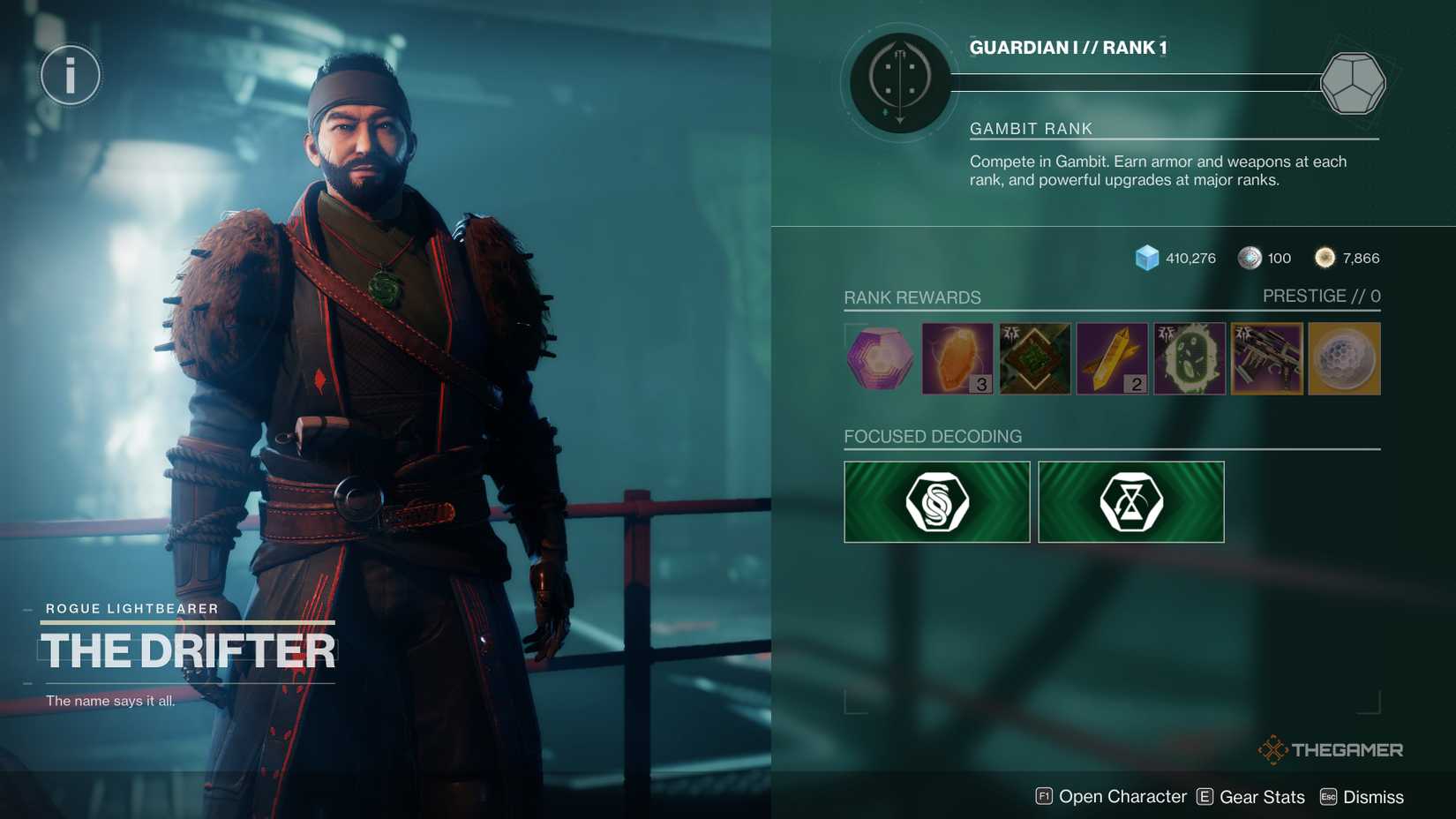Open the snake-emblem Focused Decoding tile

936,501
